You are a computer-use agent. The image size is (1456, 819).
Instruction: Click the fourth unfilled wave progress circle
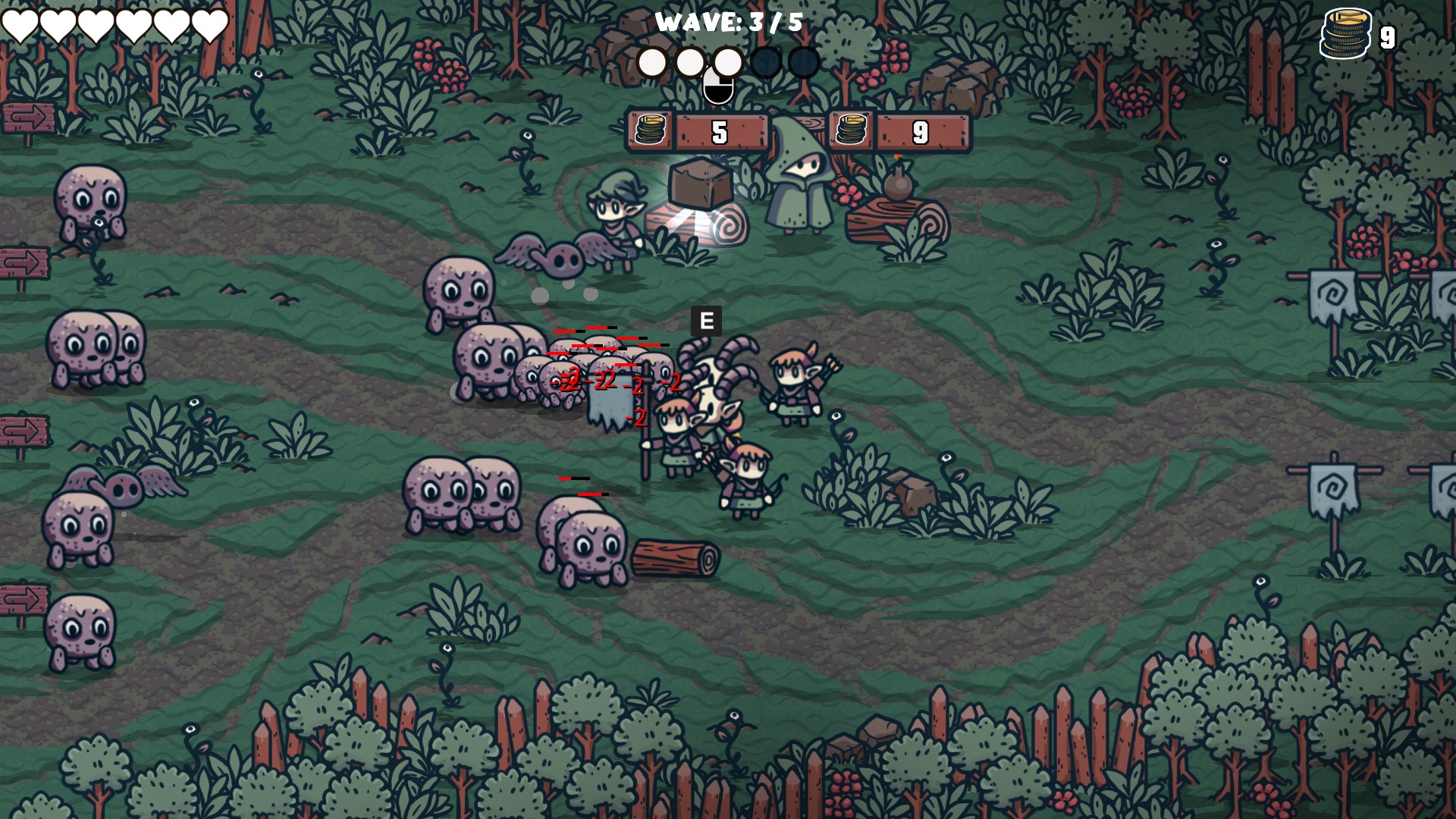pos(766,63)
